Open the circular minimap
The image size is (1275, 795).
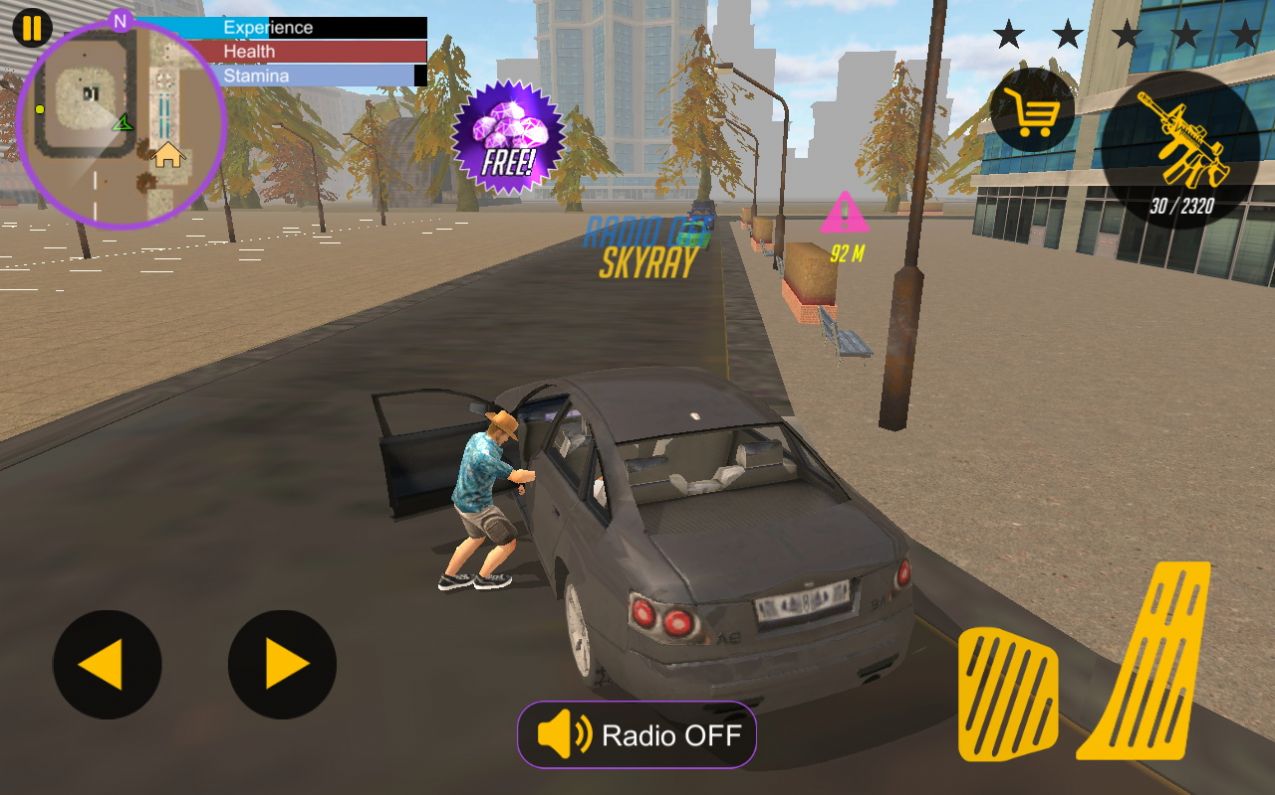coord(120,125)
